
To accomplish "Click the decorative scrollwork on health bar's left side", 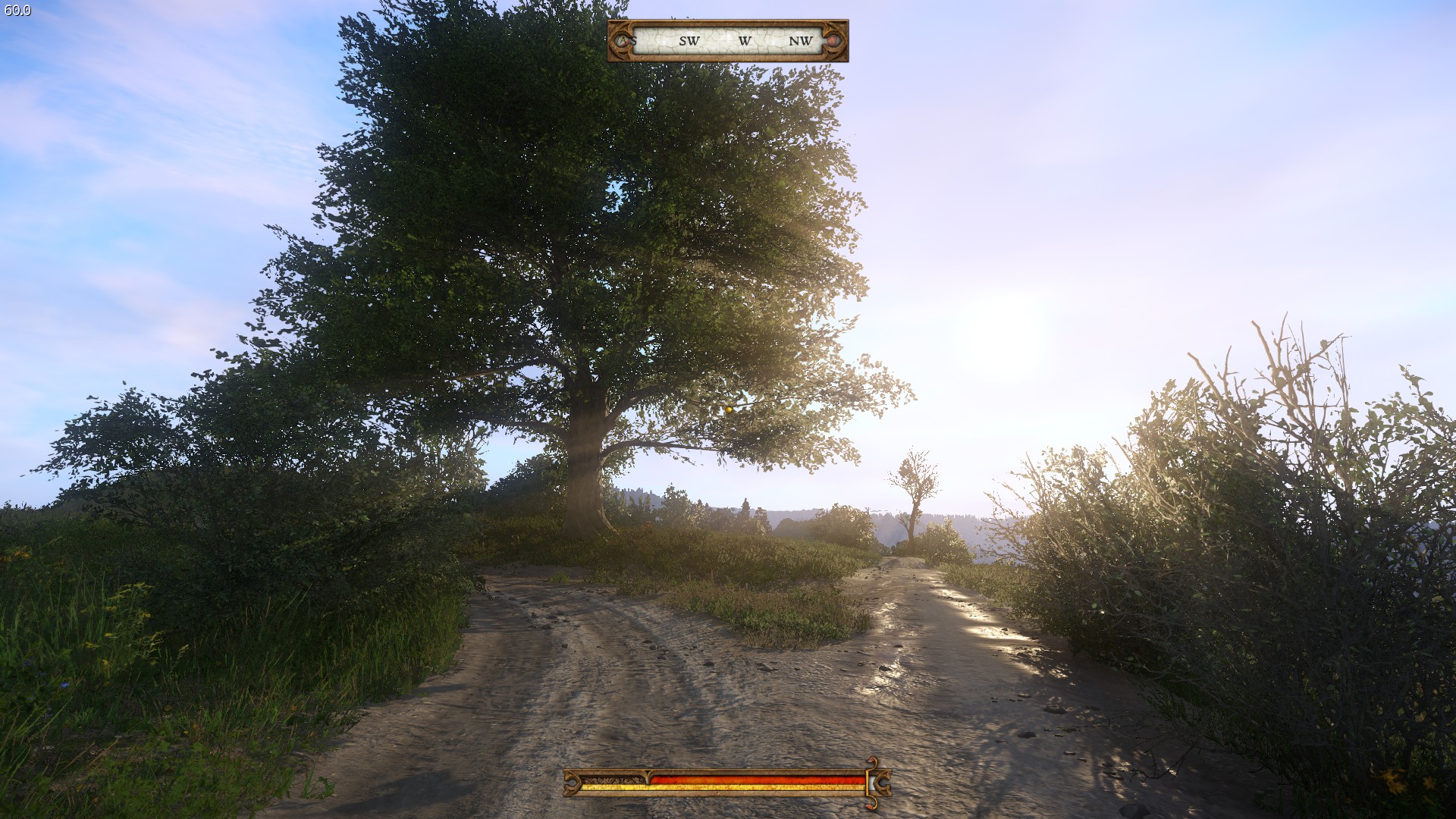I will [x=613, y=780].
